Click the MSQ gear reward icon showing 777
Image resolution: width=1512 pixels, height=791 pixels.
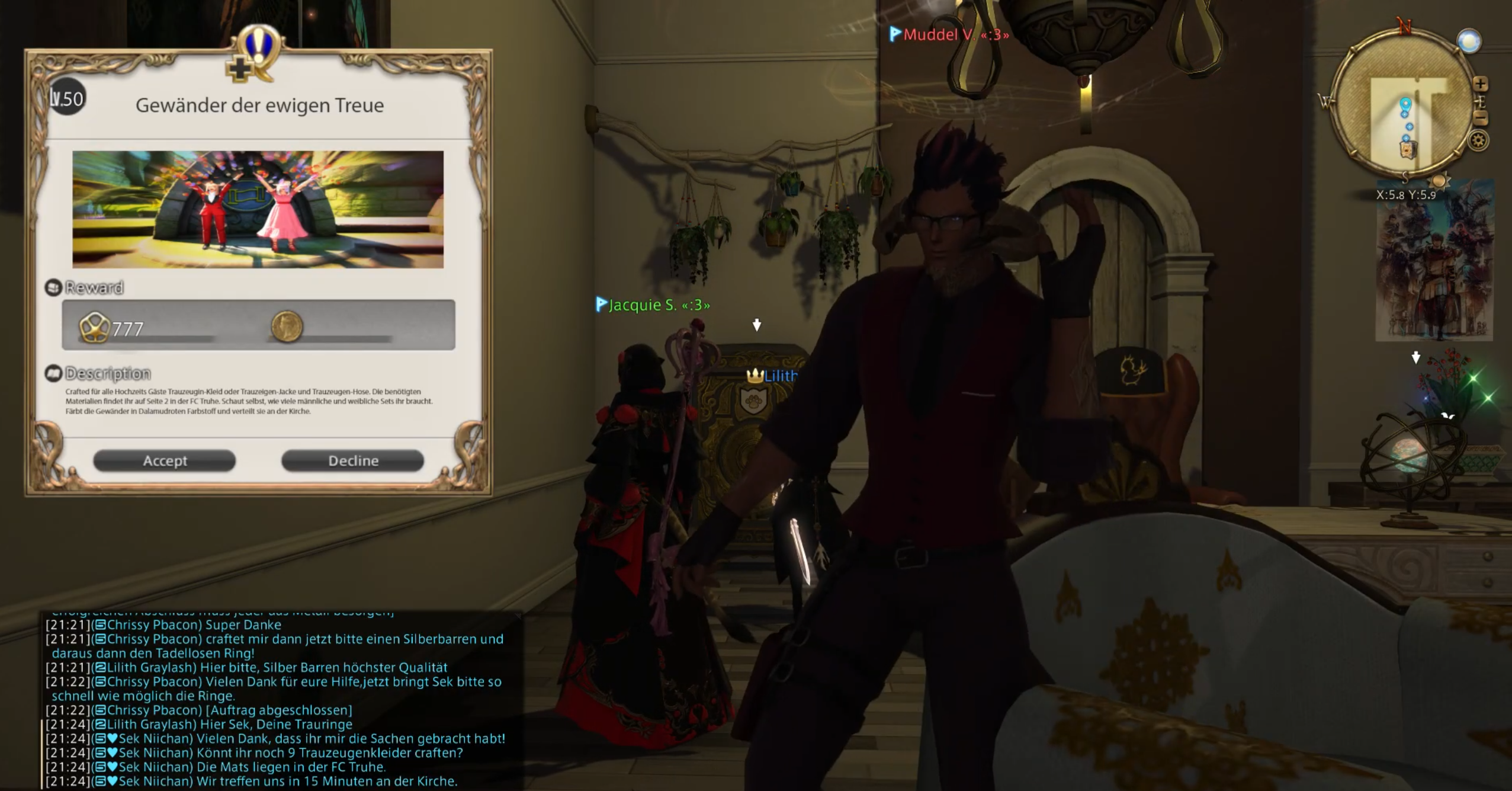click(95, 327)
